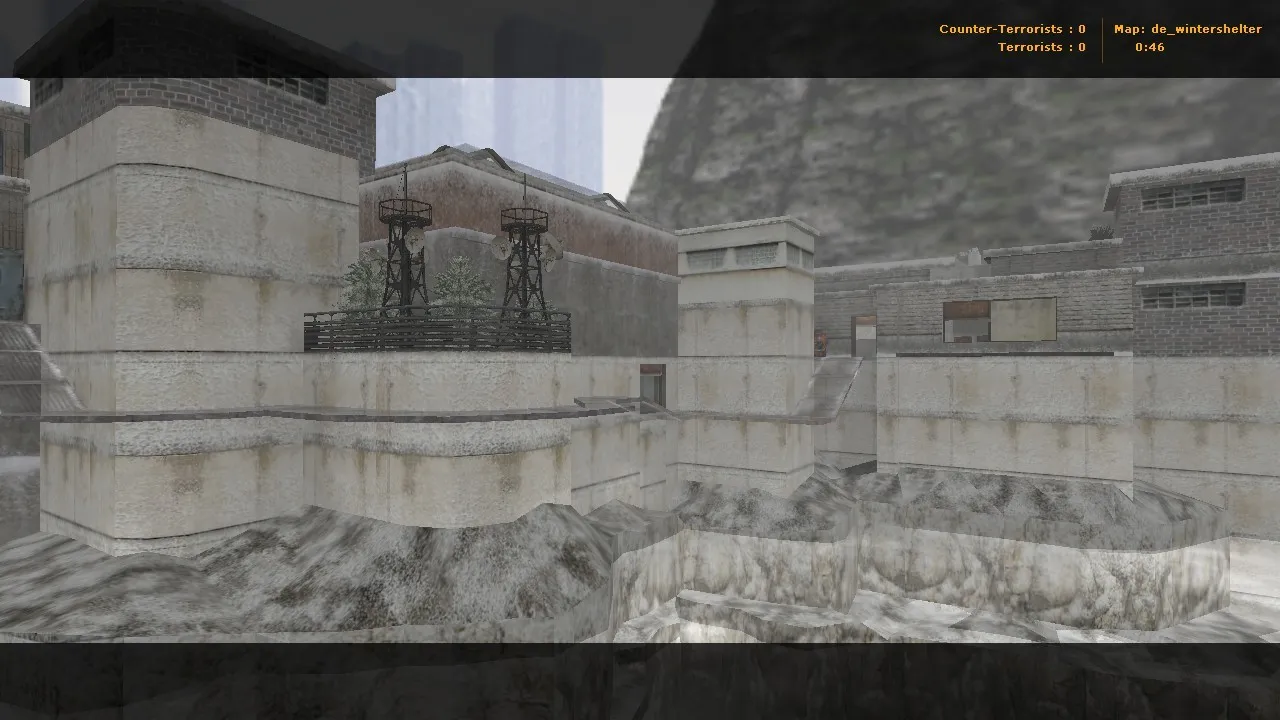Expand the Map: de_wintershelter label

coord(1188,29)
